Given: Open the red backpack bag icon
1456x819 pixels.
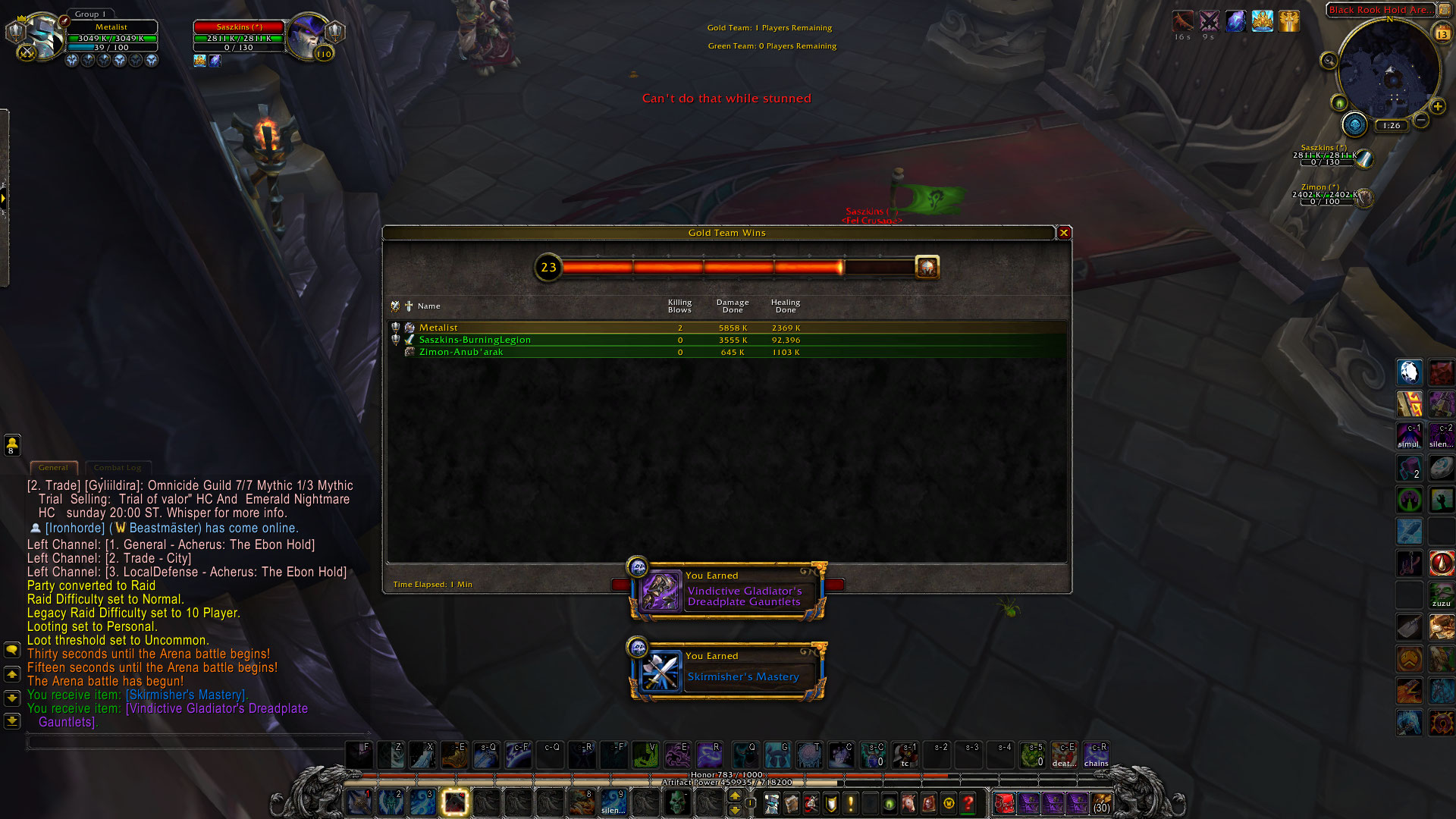Looking at the screenshot, I should point(1004,802).
